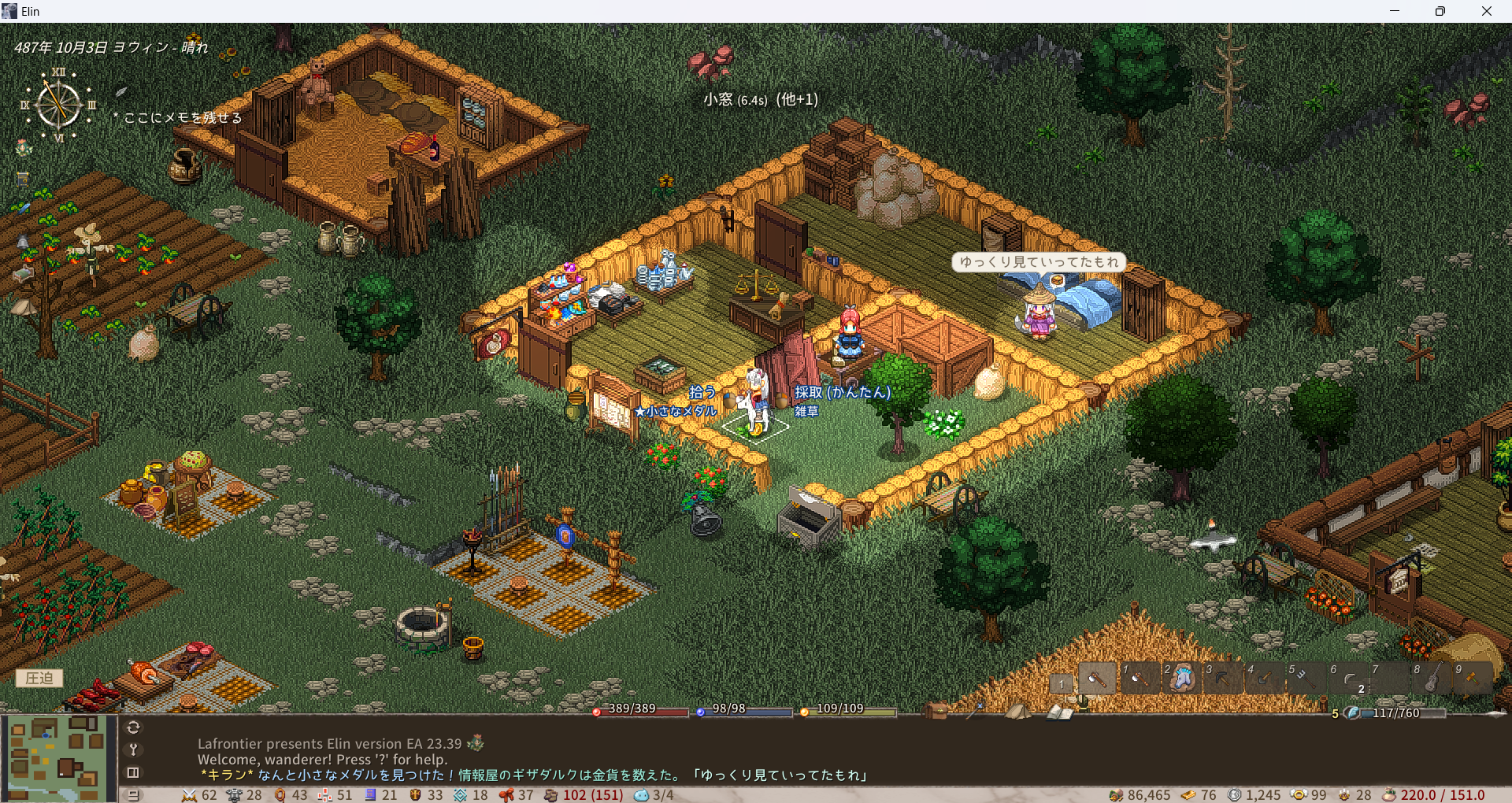Choose the shovel in hotbar slot 4
Screen dimensions: 1512x803
(1265, 678)
